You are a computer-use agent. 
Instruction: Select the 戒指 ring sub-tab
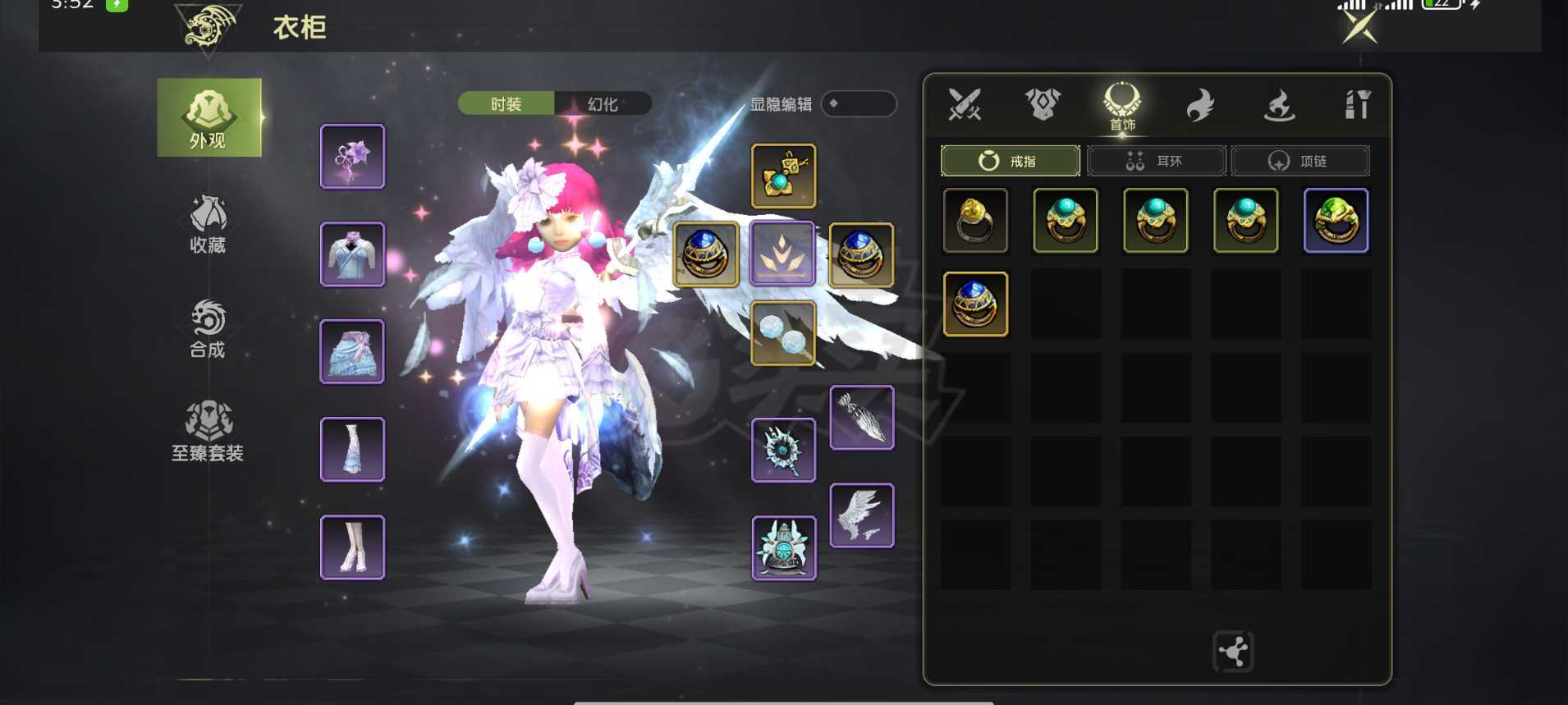(1010, 161)
